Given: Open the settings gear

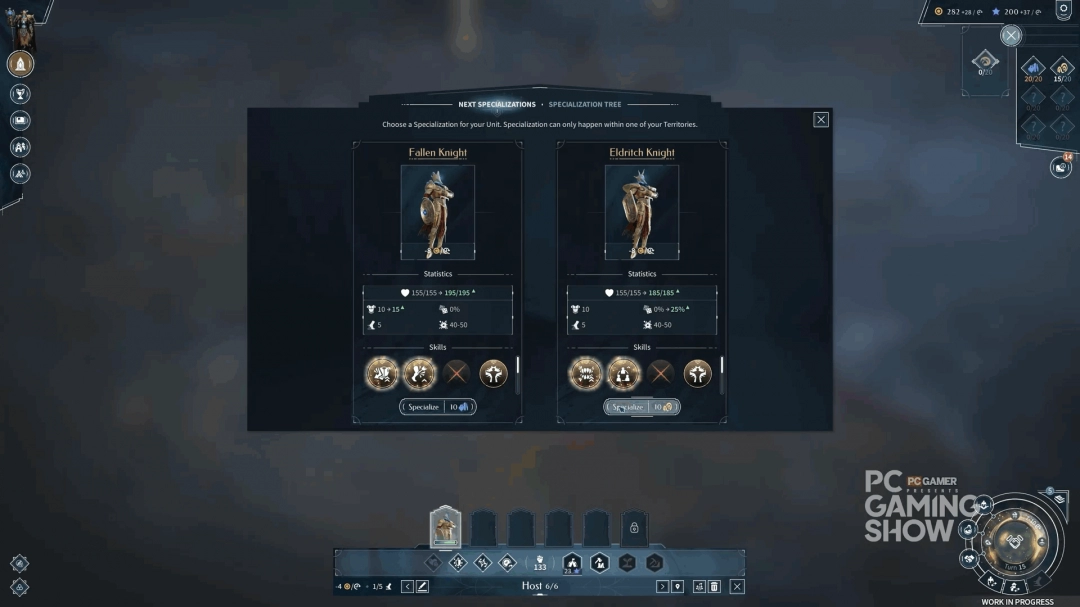Looking at the screenshot, I should pos(1063,10).
